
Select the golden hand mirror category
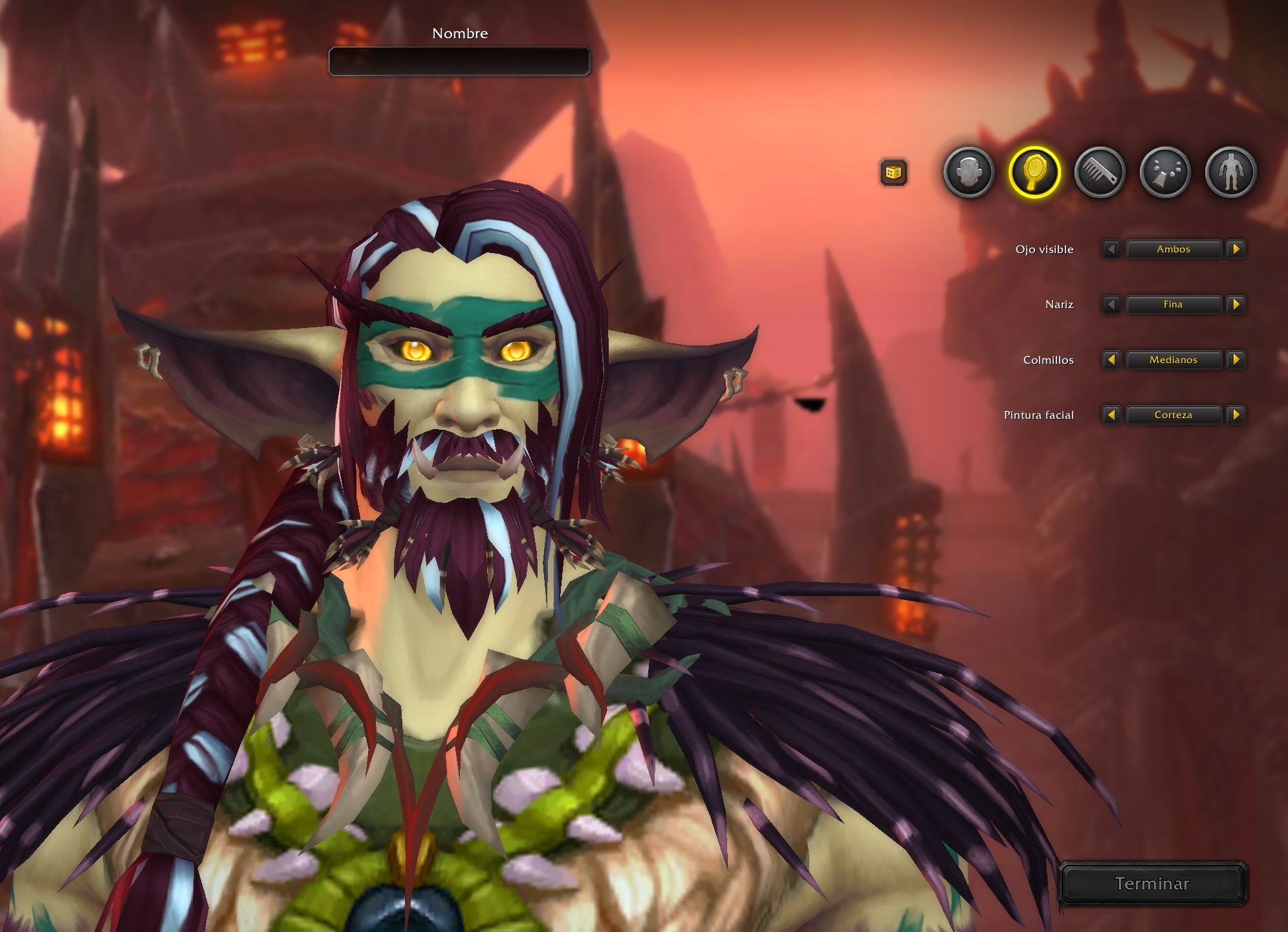point(1034,172)
